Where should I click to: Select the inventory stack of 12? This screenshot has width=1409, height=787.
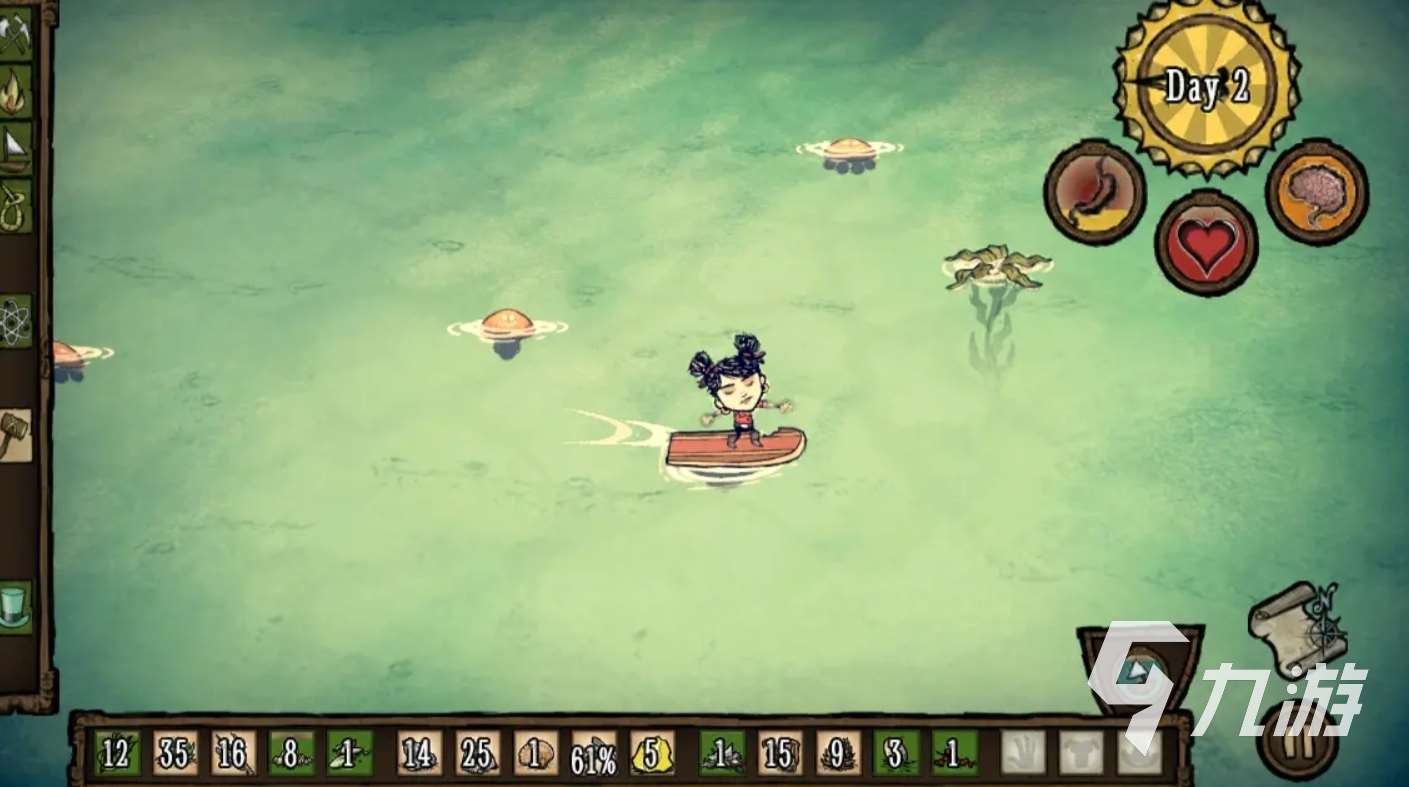coord(117,753)
